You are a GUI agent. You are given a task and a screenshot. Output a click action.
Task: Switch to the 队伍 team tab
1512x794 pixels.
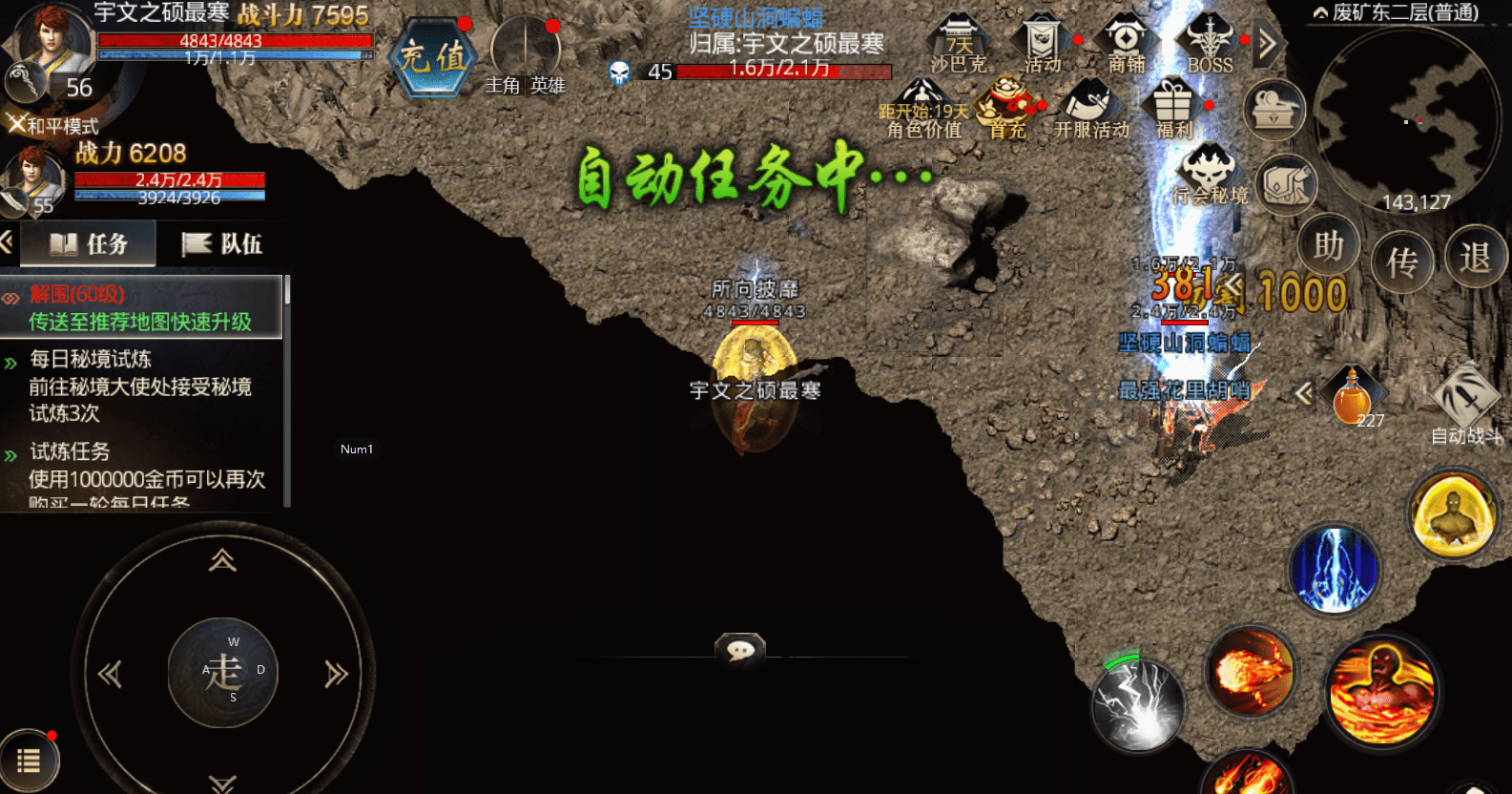pyautogui.click(x=224, y=243)
